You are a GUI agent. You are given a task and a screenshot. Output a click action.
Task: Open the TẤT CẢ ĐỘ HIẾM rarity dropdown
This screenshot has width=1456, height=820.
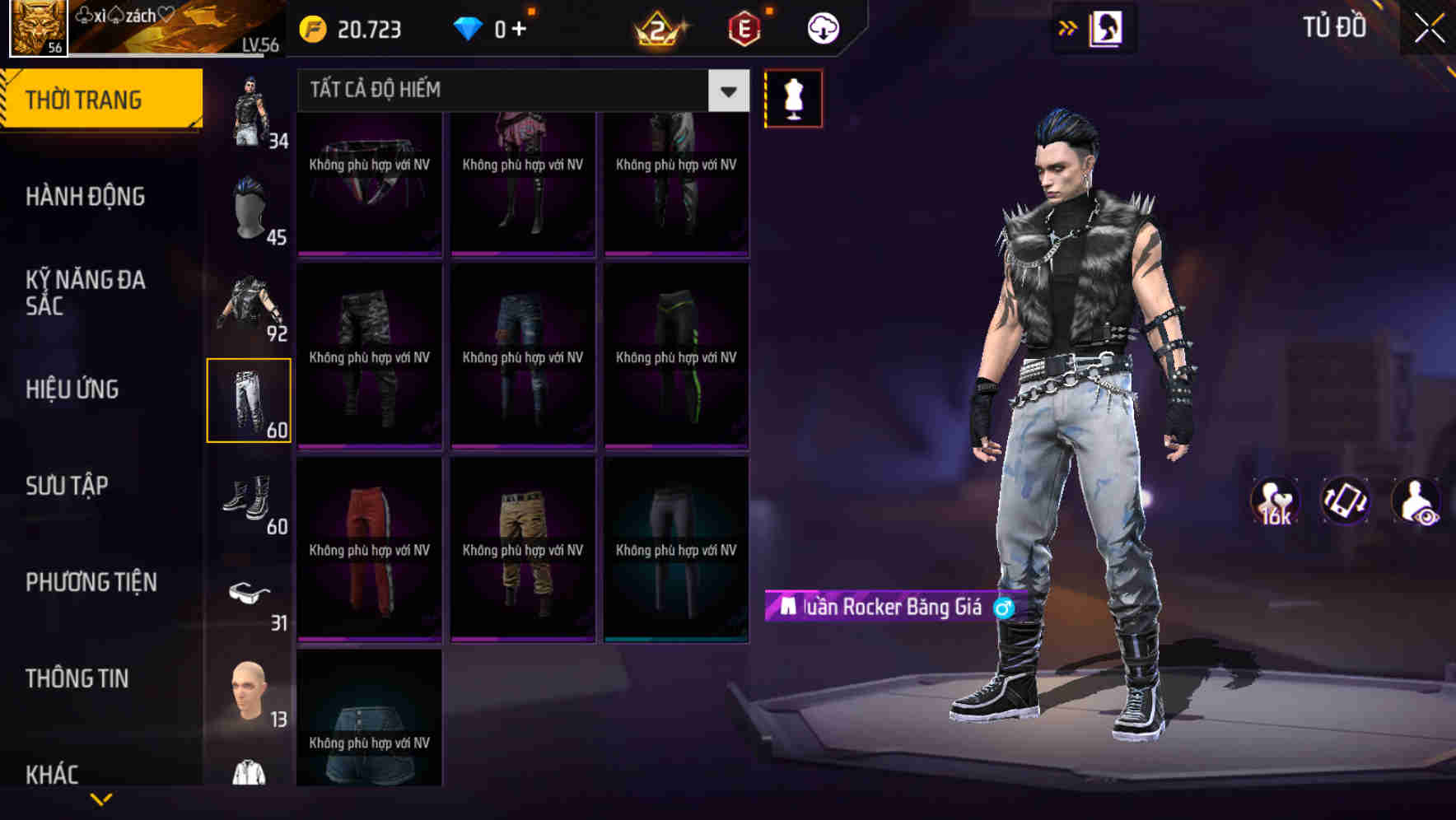[511, 91]
